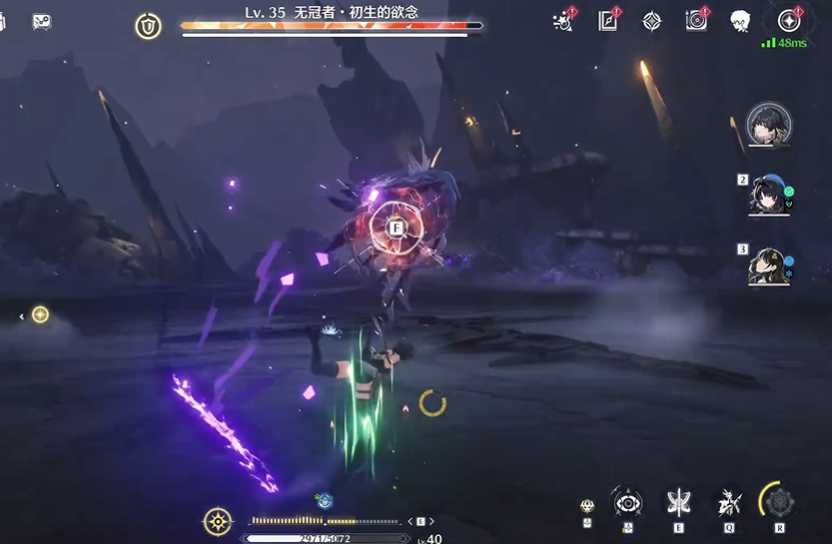Image resolution: width=832 pixels, height=544 pixels.
Task: Activate the Resonance Liberation ultimate icon
Action: click(778, 501)
